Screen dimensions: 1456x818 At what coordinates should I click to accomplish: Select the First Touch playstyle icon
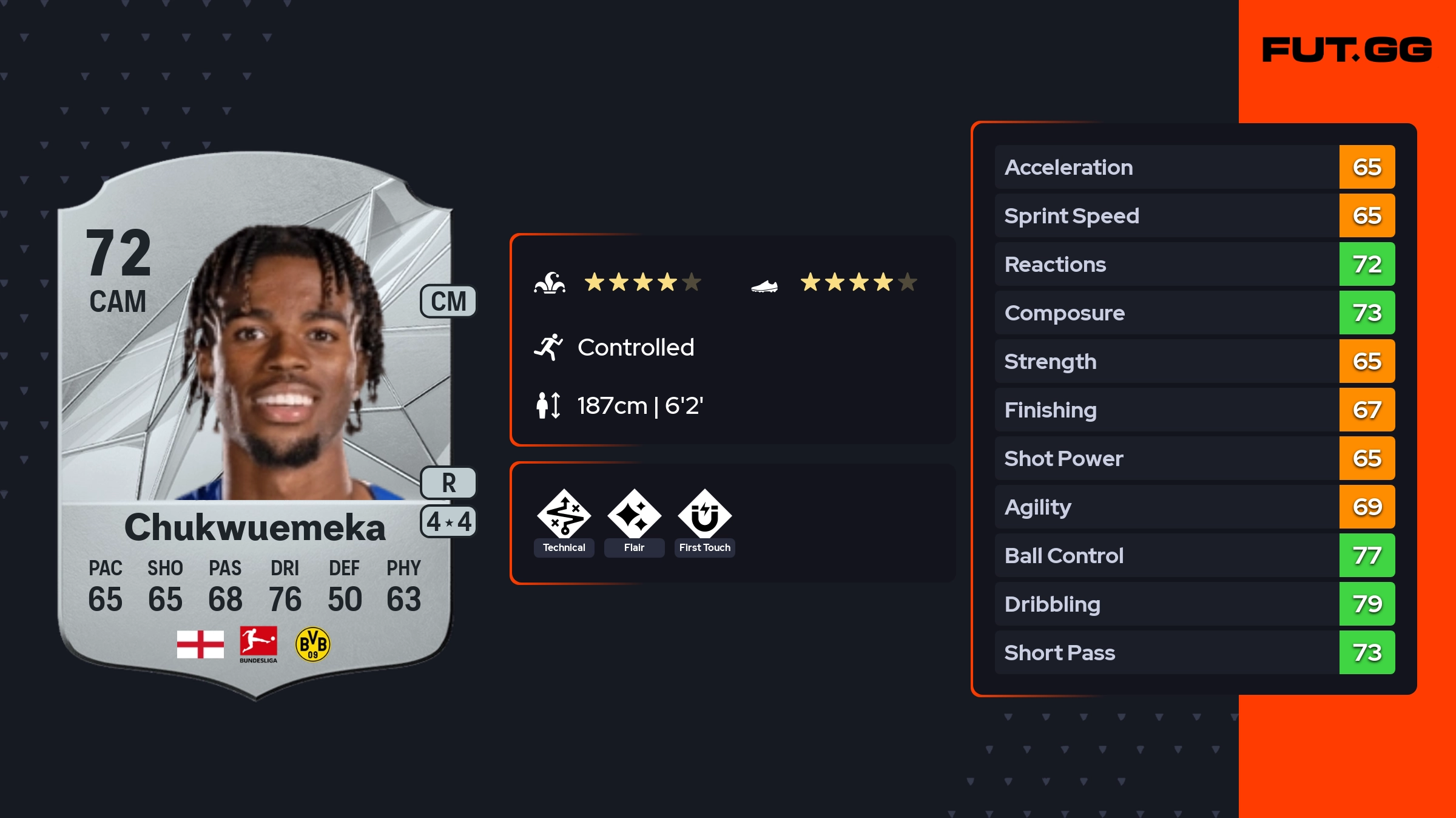704,515
